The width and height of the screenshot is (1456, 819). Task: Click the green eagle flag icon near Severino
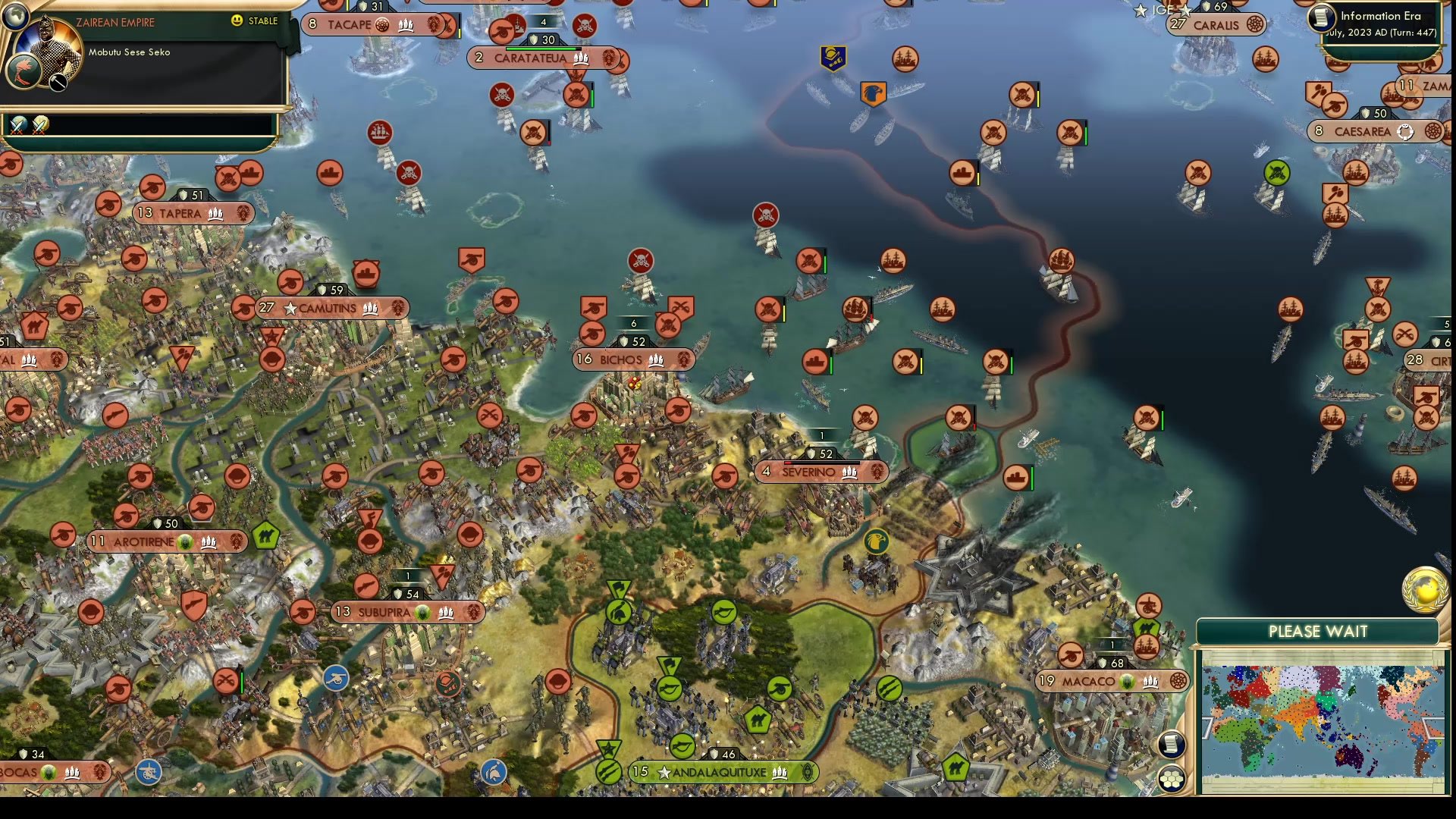click(878, 539)
